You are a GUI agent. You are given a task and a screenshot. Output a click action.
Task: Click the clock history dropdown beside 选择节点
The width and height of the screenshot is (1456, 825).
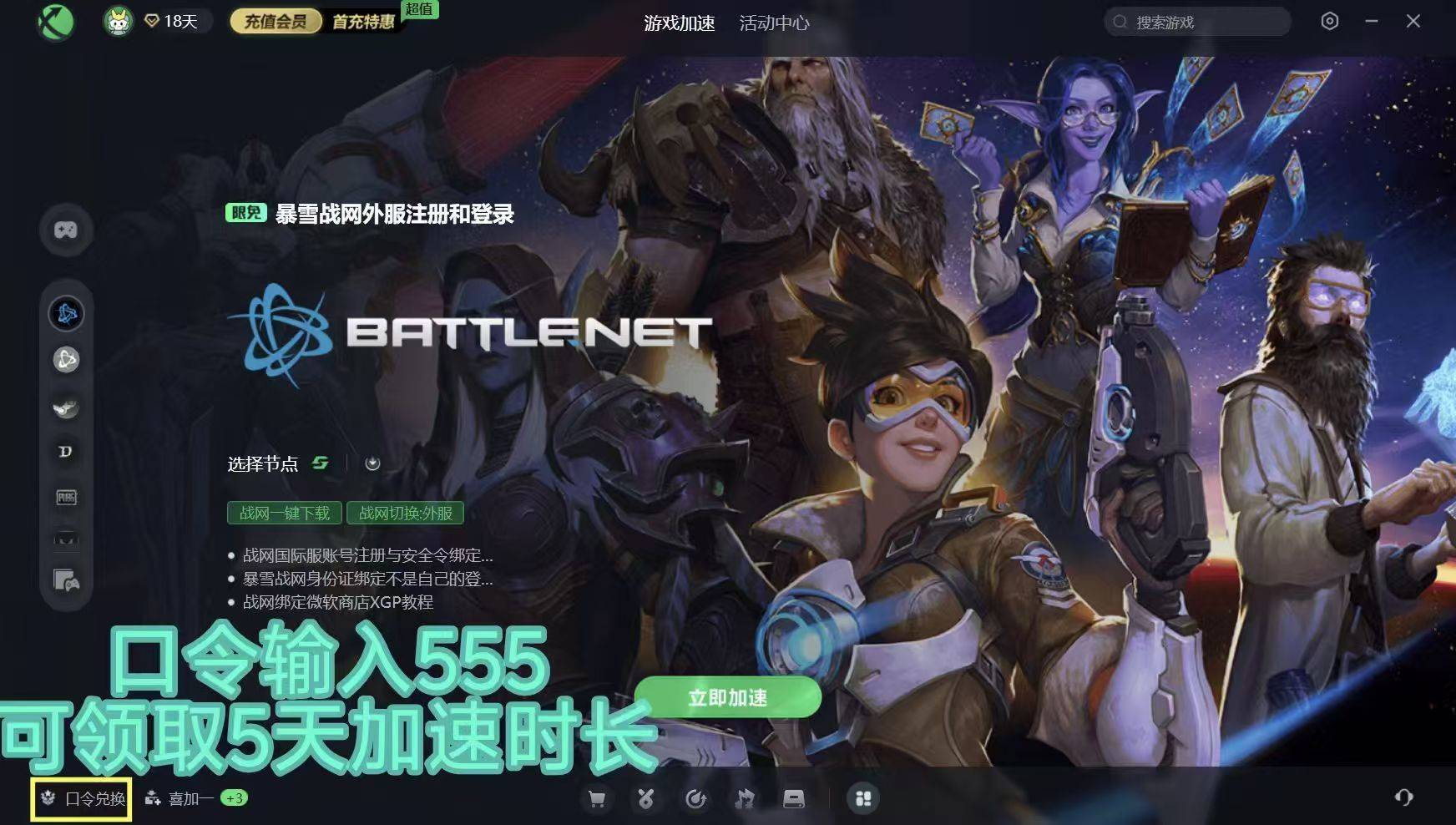click(x=372, y=463)
